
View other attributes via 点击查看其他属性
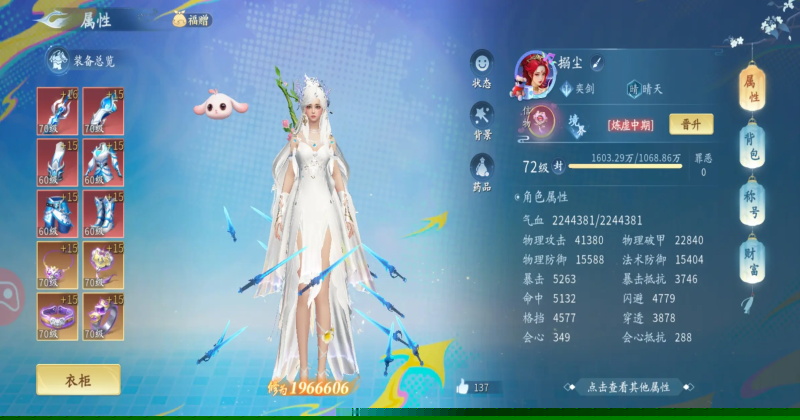(x=627, y=387)
